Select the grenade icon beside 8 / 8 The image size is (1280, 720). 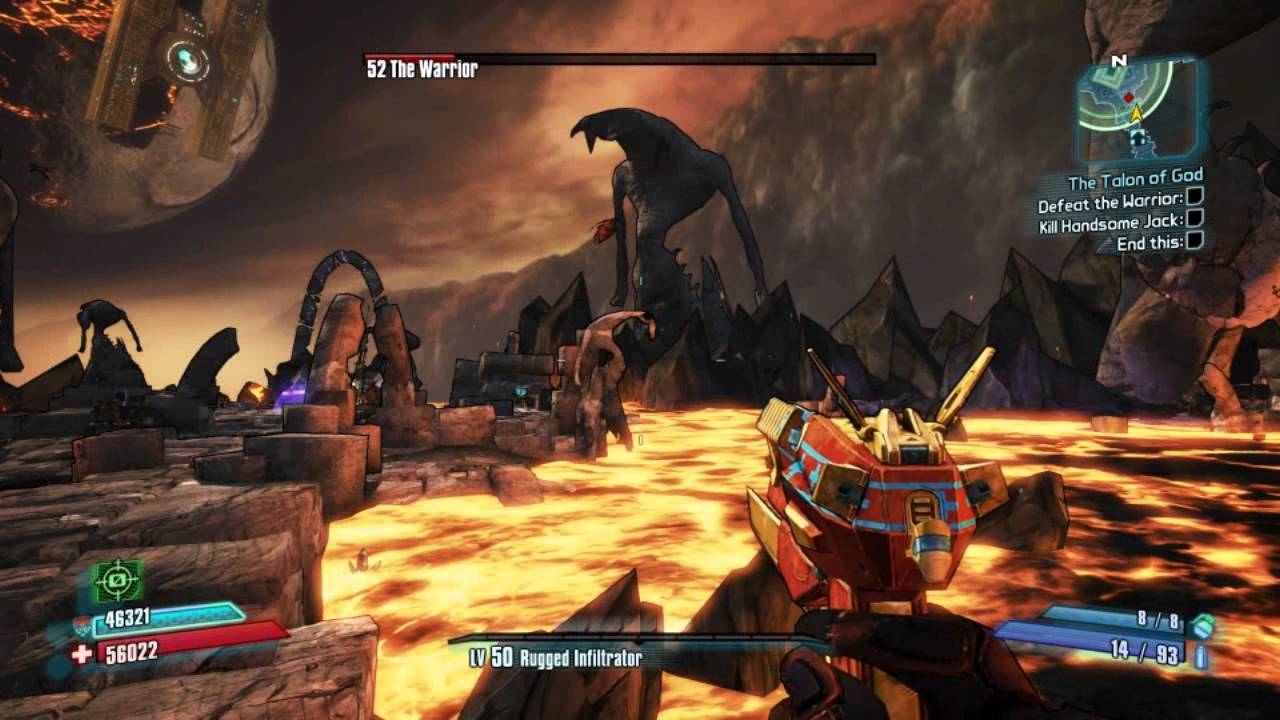[1204, 625]
